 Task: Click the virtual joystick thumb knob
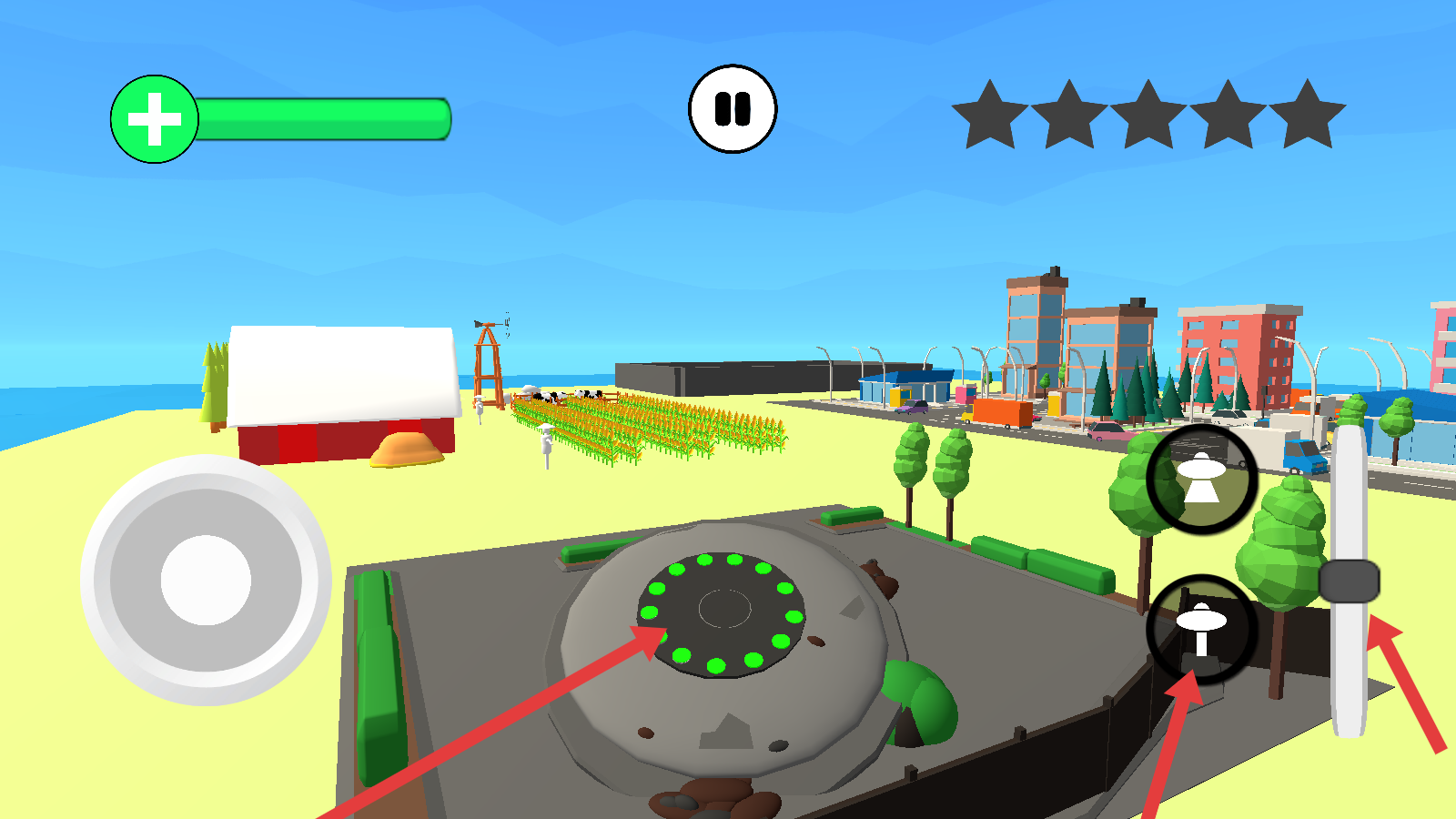click(x=206, y=580)
